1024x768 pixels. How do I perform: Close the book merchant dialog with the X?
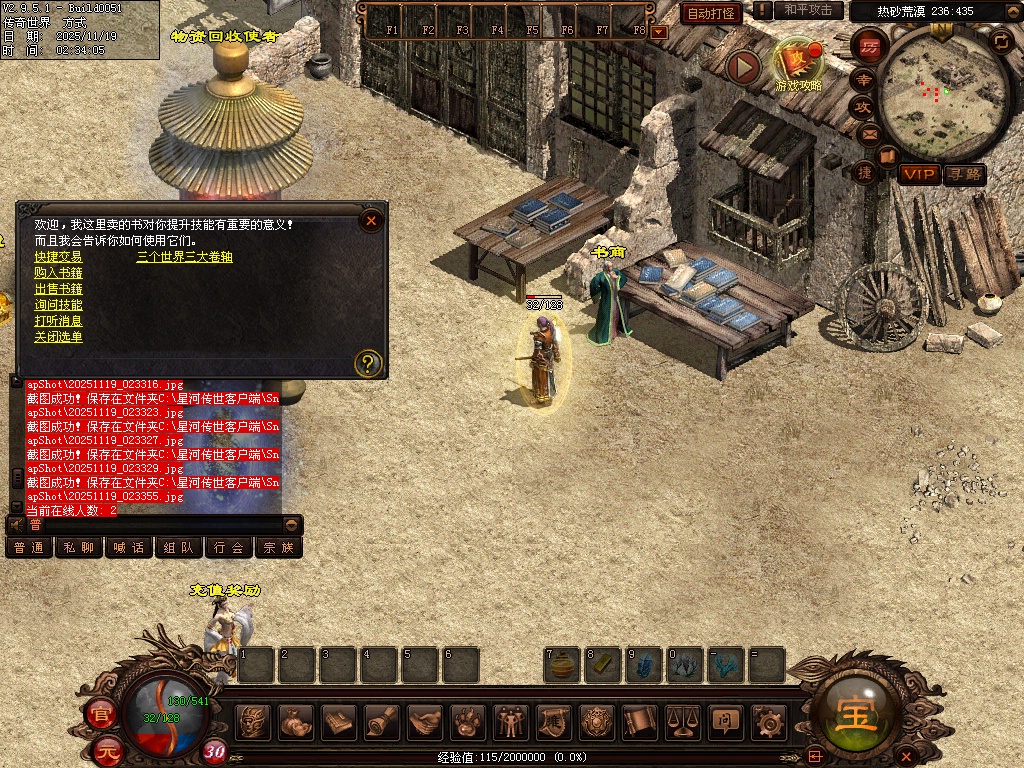371,220
